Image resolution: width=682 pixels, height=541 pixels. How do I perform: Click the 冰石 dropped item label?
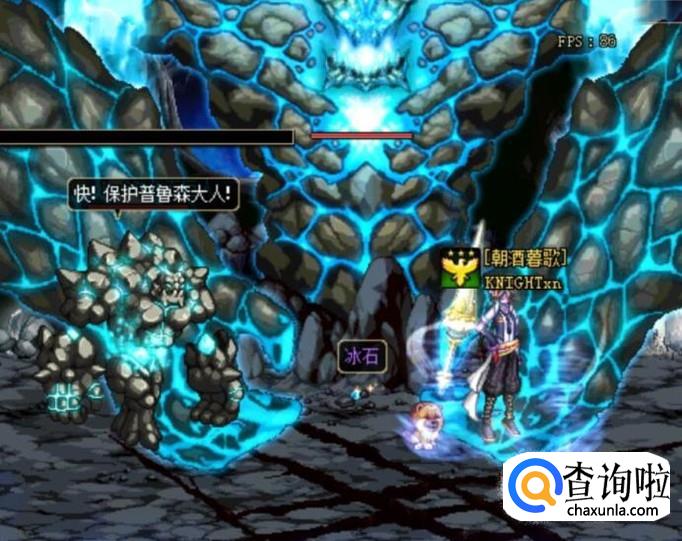point(359,358)
